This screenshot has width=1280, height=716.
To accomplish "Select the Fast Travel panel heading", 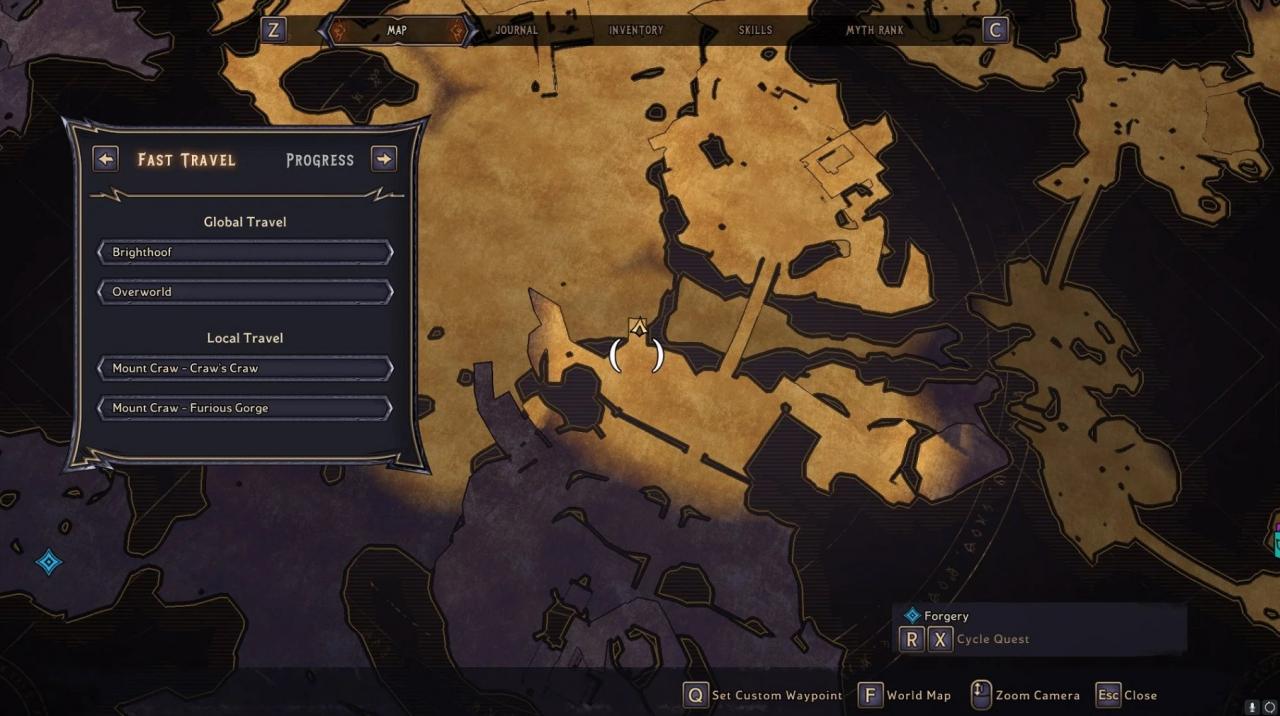I will (x=187, y=160).
